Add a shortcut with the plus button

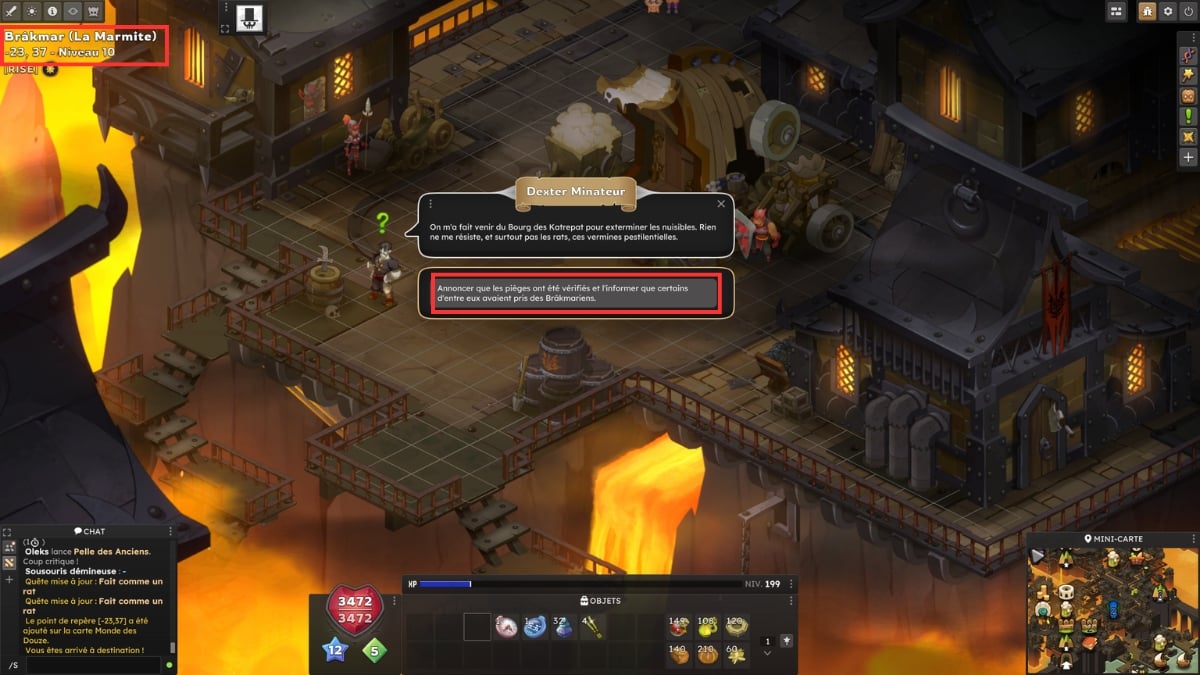pyautogui.click(x=1188, y=157)
